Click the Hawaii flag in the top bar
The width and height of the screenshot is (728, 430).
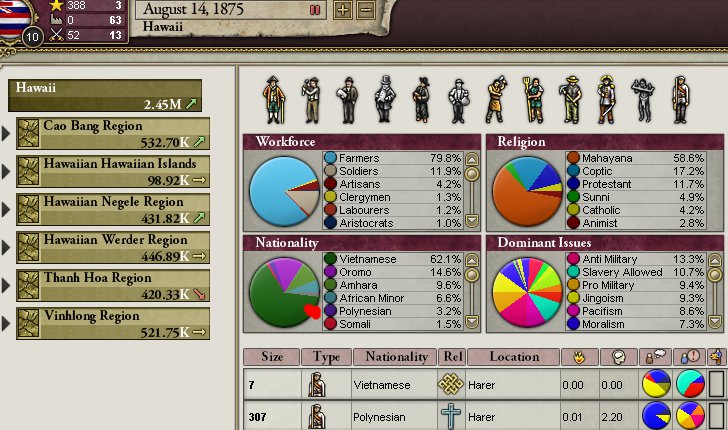(13, 14)
